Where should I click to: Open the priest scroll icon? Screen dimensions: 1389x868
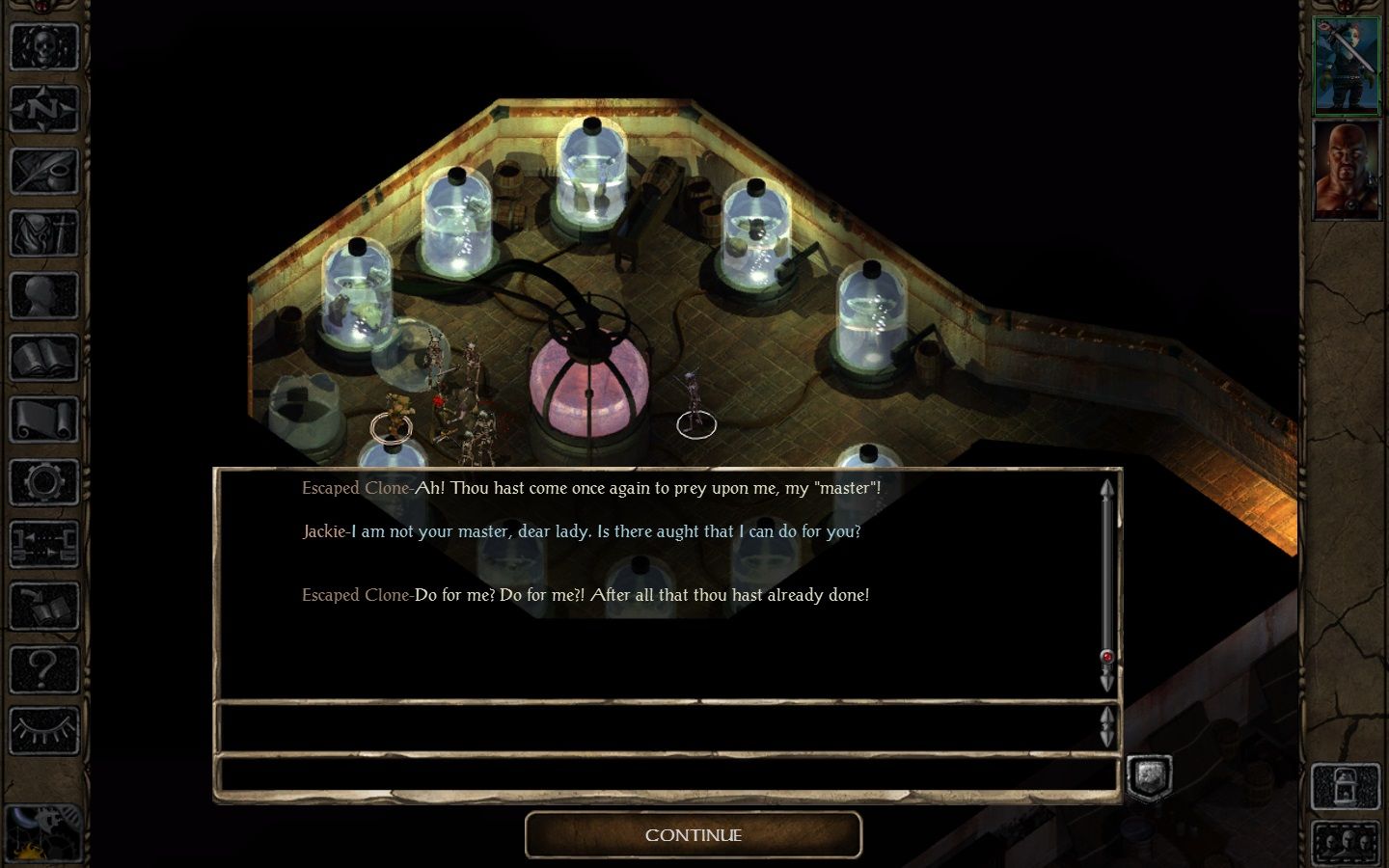click(x=43, y=420)
